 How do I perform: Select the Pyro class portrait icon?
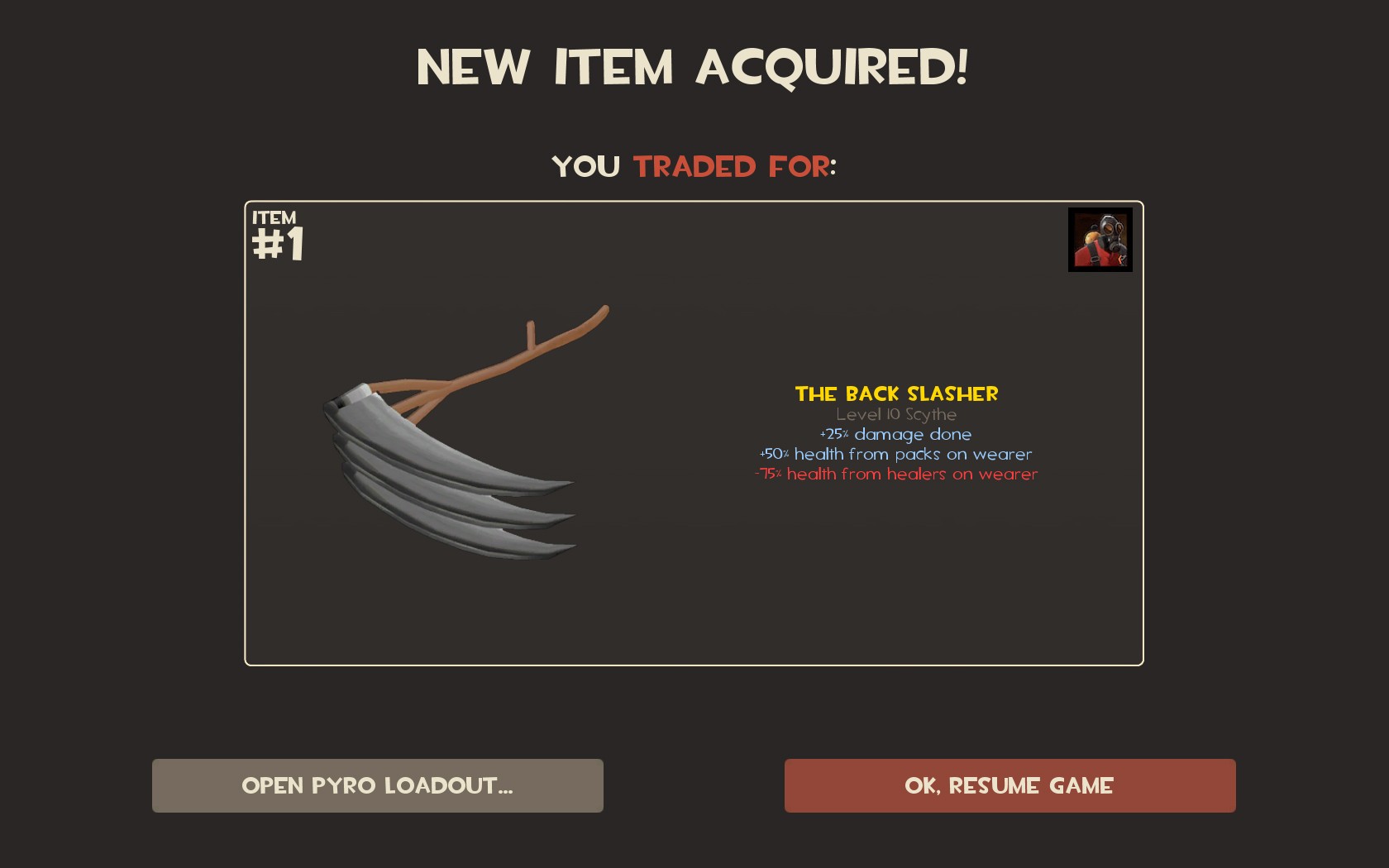pyautogui.click(x=1100, y=240)
